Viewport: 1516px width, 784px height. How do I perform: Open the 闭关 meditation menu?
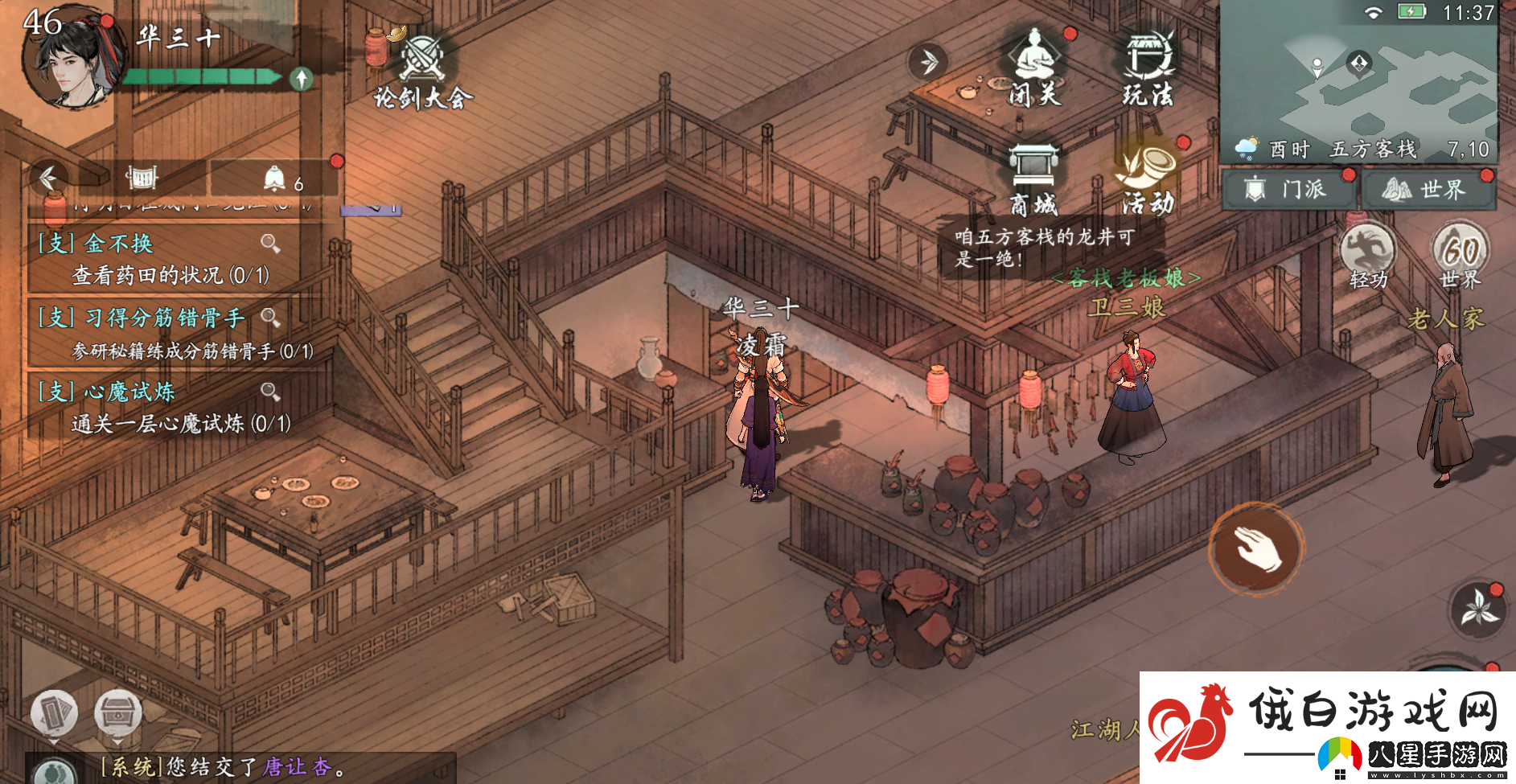pyautogui.click(x=1035, y=68)
